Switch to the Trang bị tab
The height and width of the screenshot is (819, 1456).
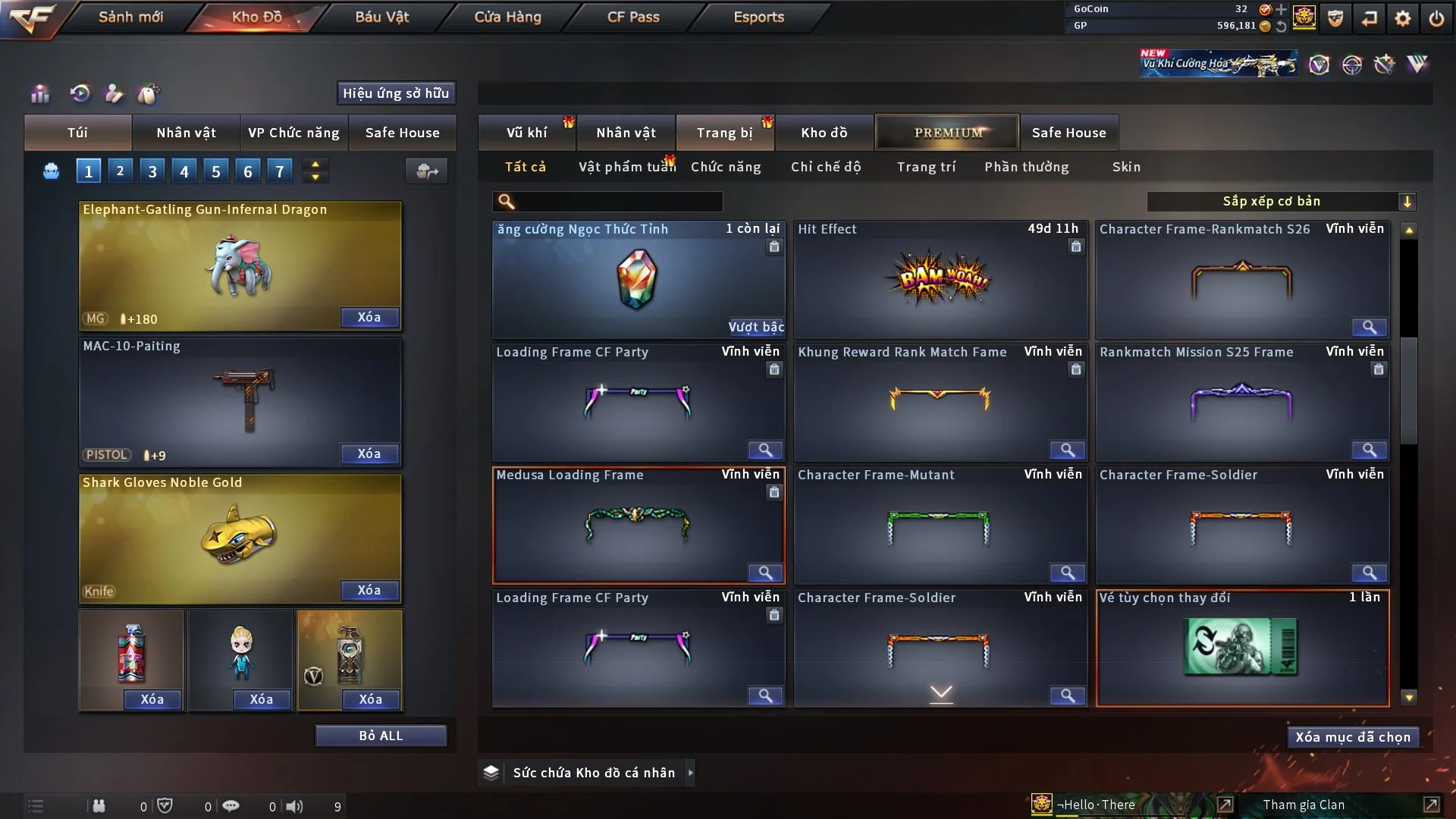[724, 133]
